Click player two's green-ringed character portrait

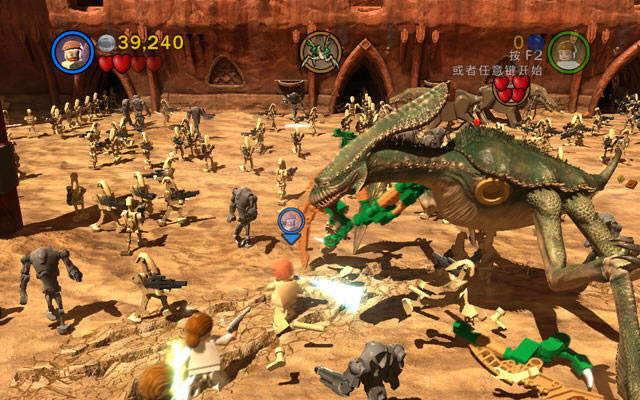click(x=568, y=51)
